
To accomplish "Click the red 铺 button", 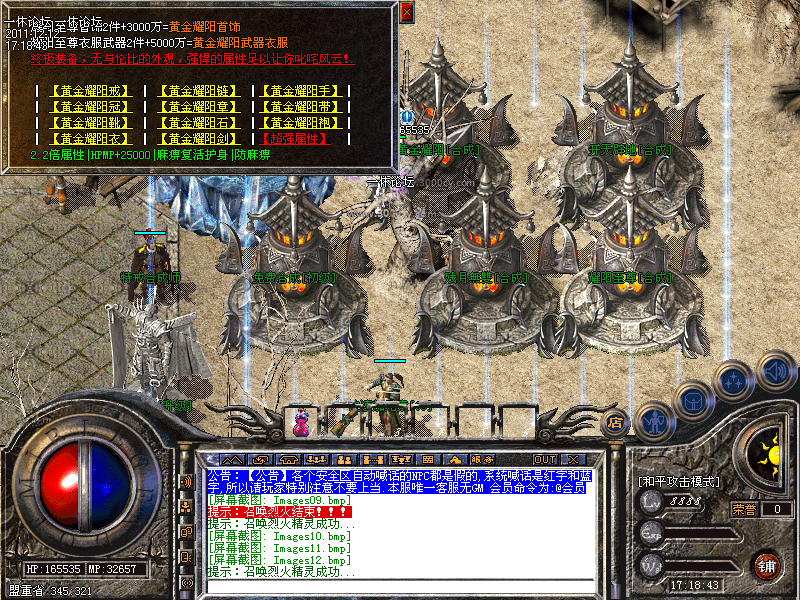I will pyautogui.click(x=766, y=566).
